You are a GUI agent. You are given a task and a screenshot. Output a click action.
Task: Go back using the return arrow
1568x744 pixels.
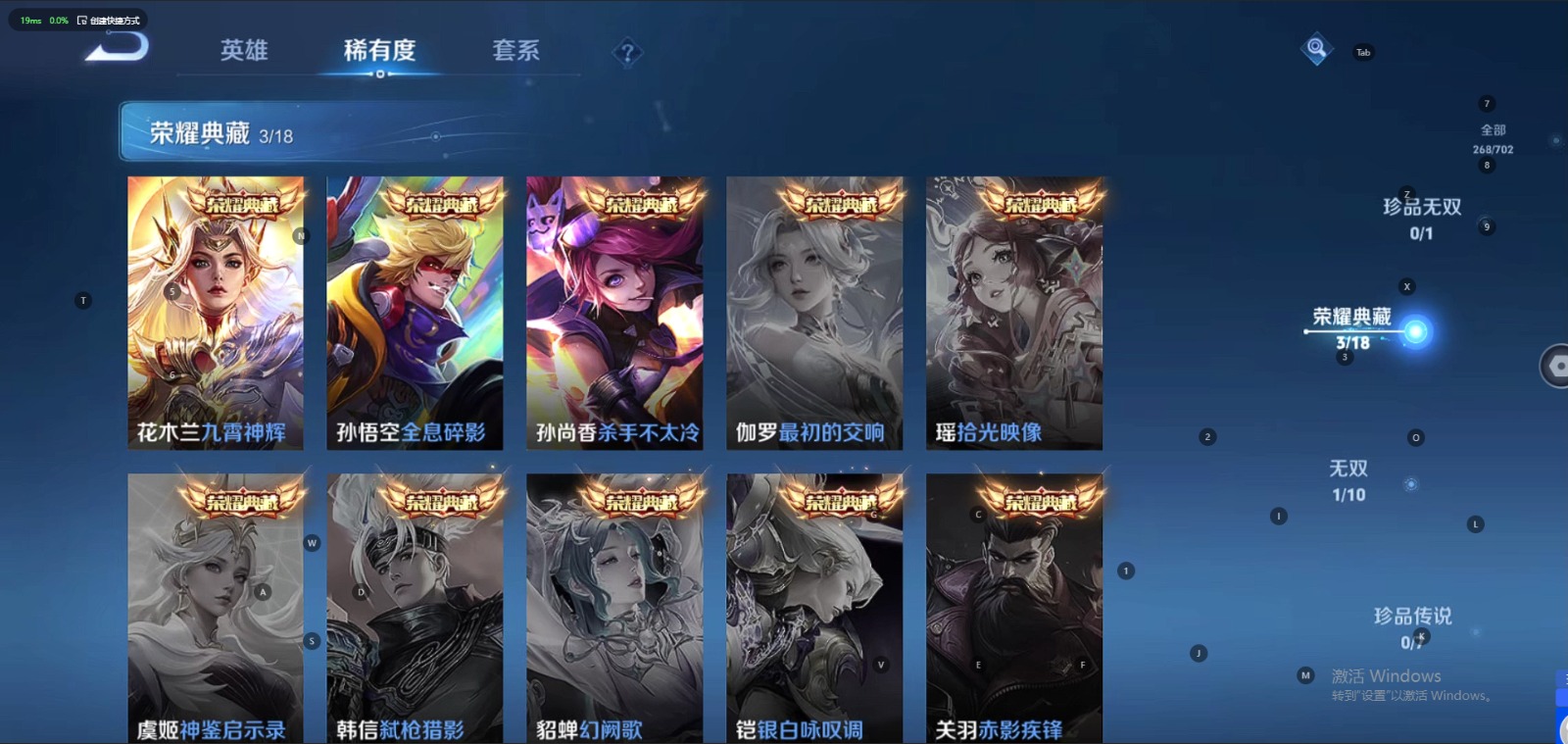118,47
